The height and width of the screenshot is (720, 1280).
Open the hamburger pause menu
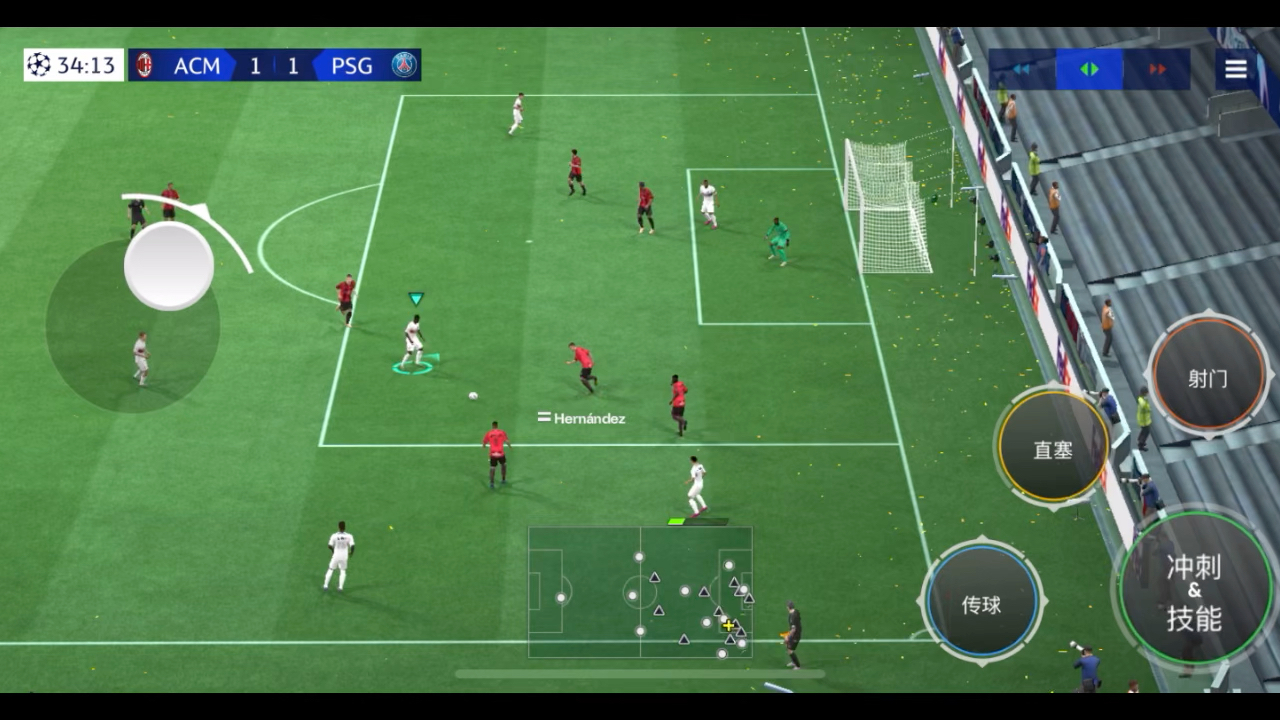(x=1236, y=69)
